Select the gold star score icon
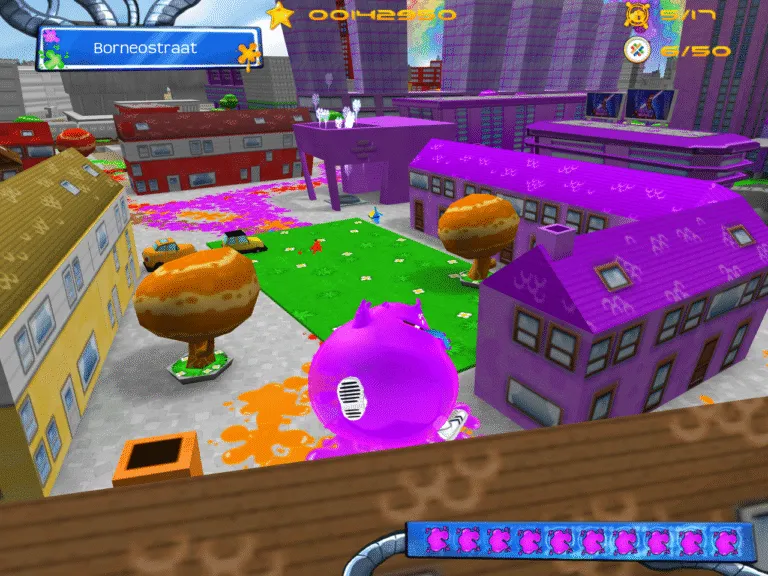 click(x=282, y=14)
